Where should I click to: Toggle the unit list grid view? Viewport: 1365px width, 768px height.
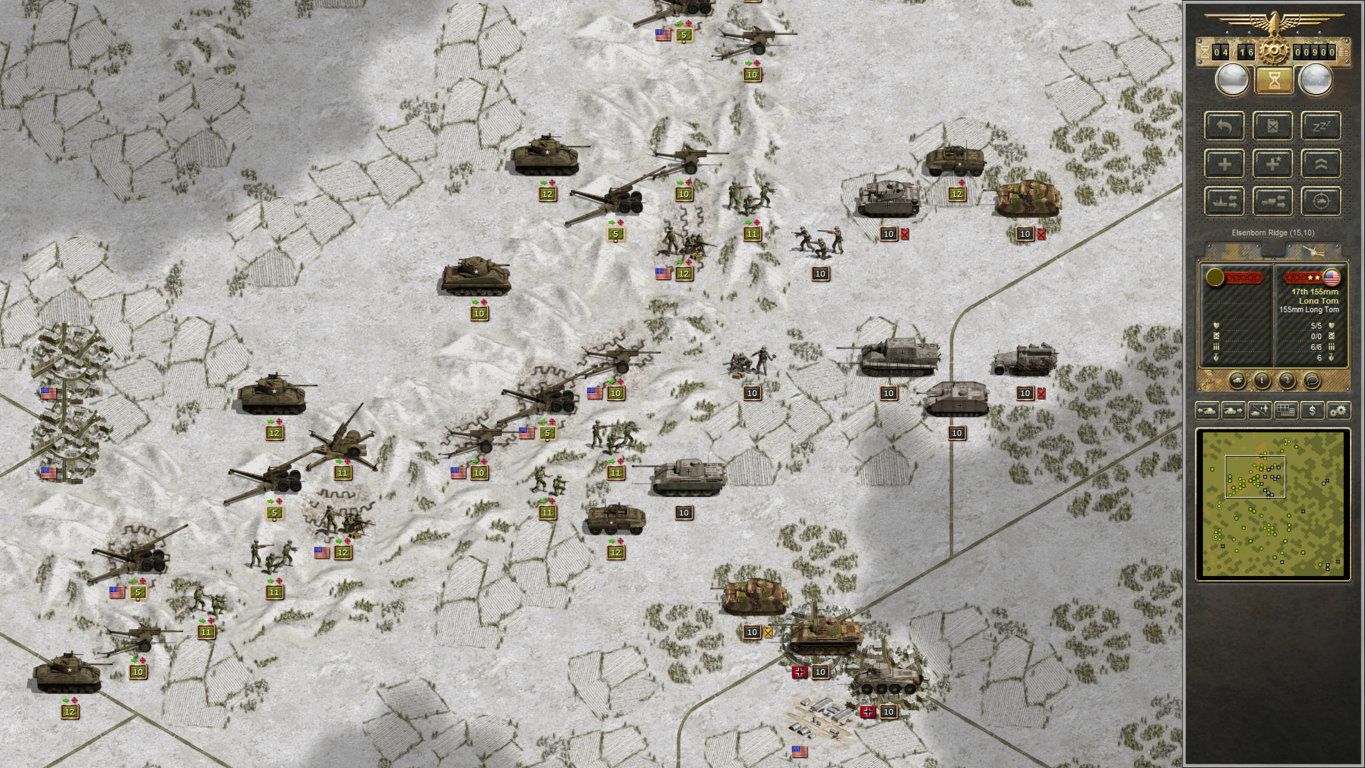click(1286, 410)
